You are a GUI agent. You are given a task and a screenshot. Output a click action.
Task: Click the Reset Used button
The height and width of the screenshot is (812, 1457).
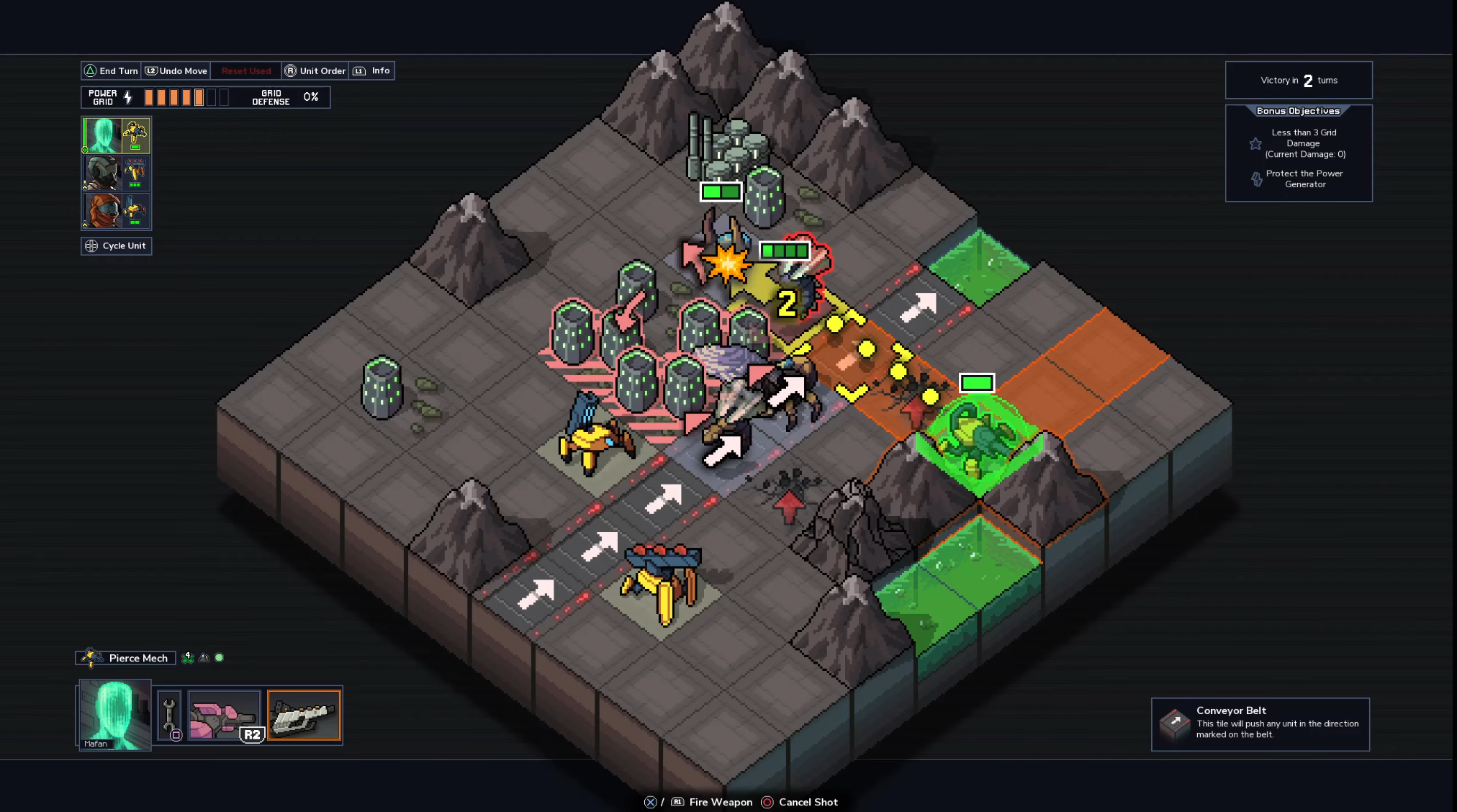[x=246, y=71]
